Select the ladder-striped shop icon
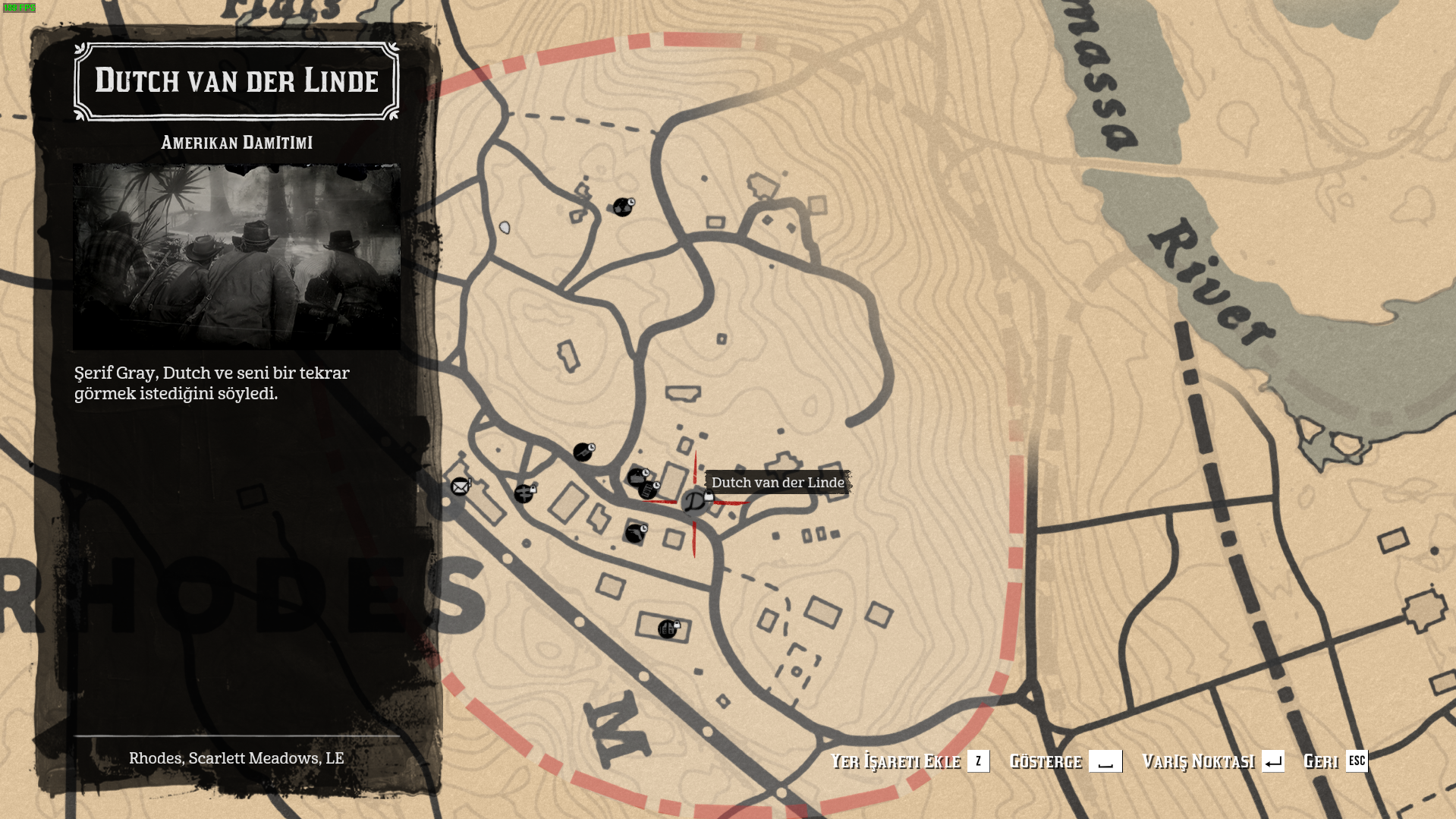The width and height of the screenshot is (1456, 819). click(x=649, y=491)
